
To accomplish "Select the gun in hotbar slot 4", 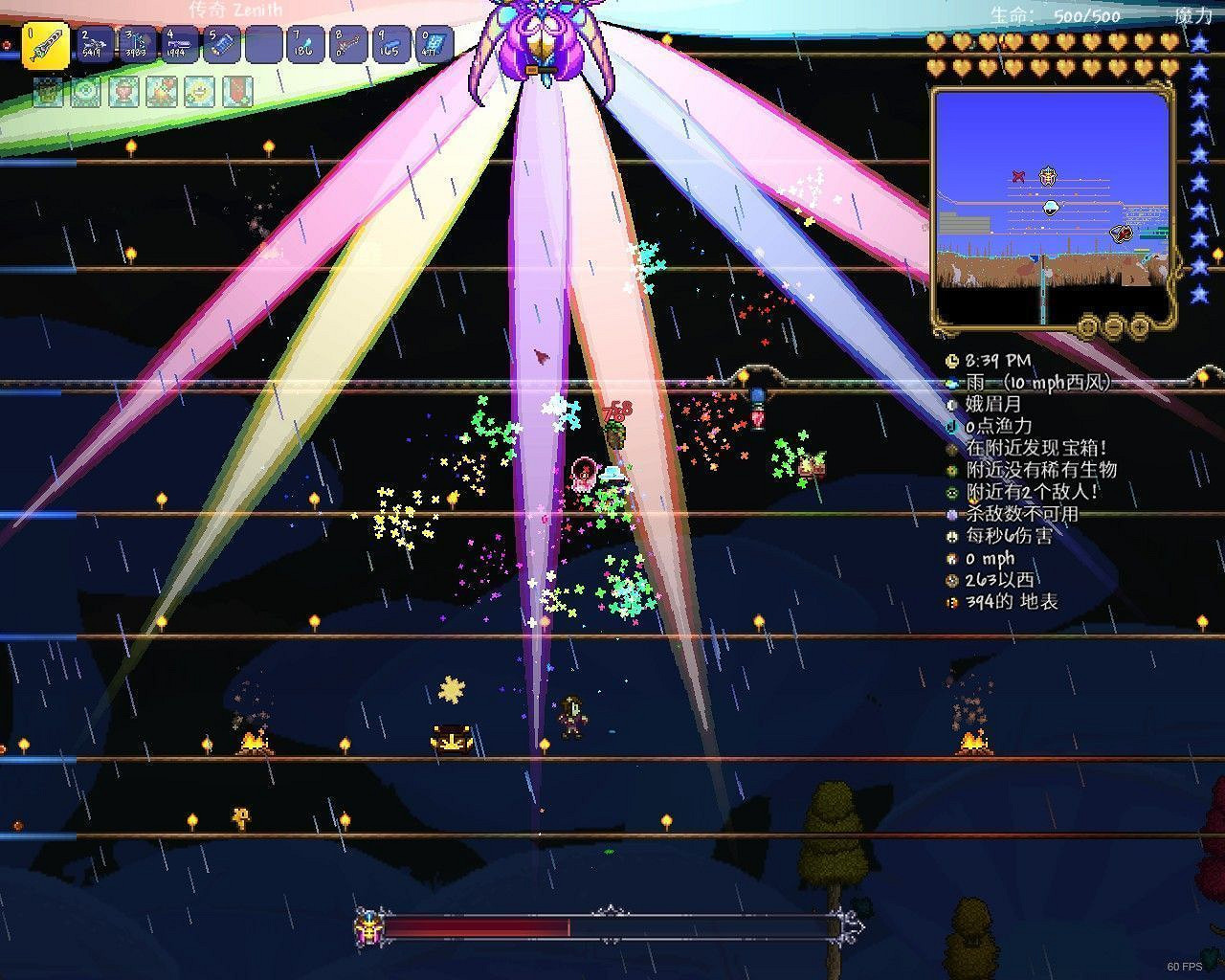I will pyautogui.click(x=178, y=42).
